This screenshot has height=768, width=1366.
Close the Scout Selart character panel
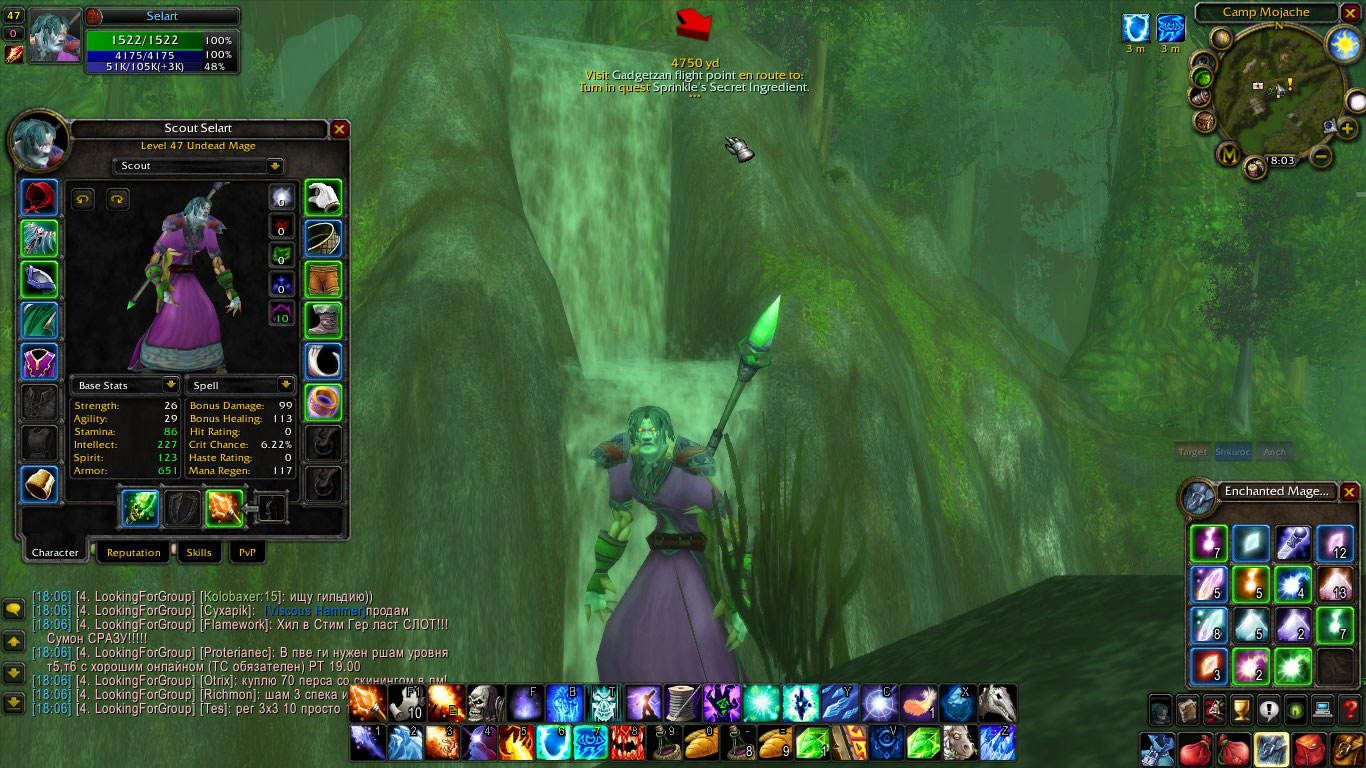coord(340,129)
